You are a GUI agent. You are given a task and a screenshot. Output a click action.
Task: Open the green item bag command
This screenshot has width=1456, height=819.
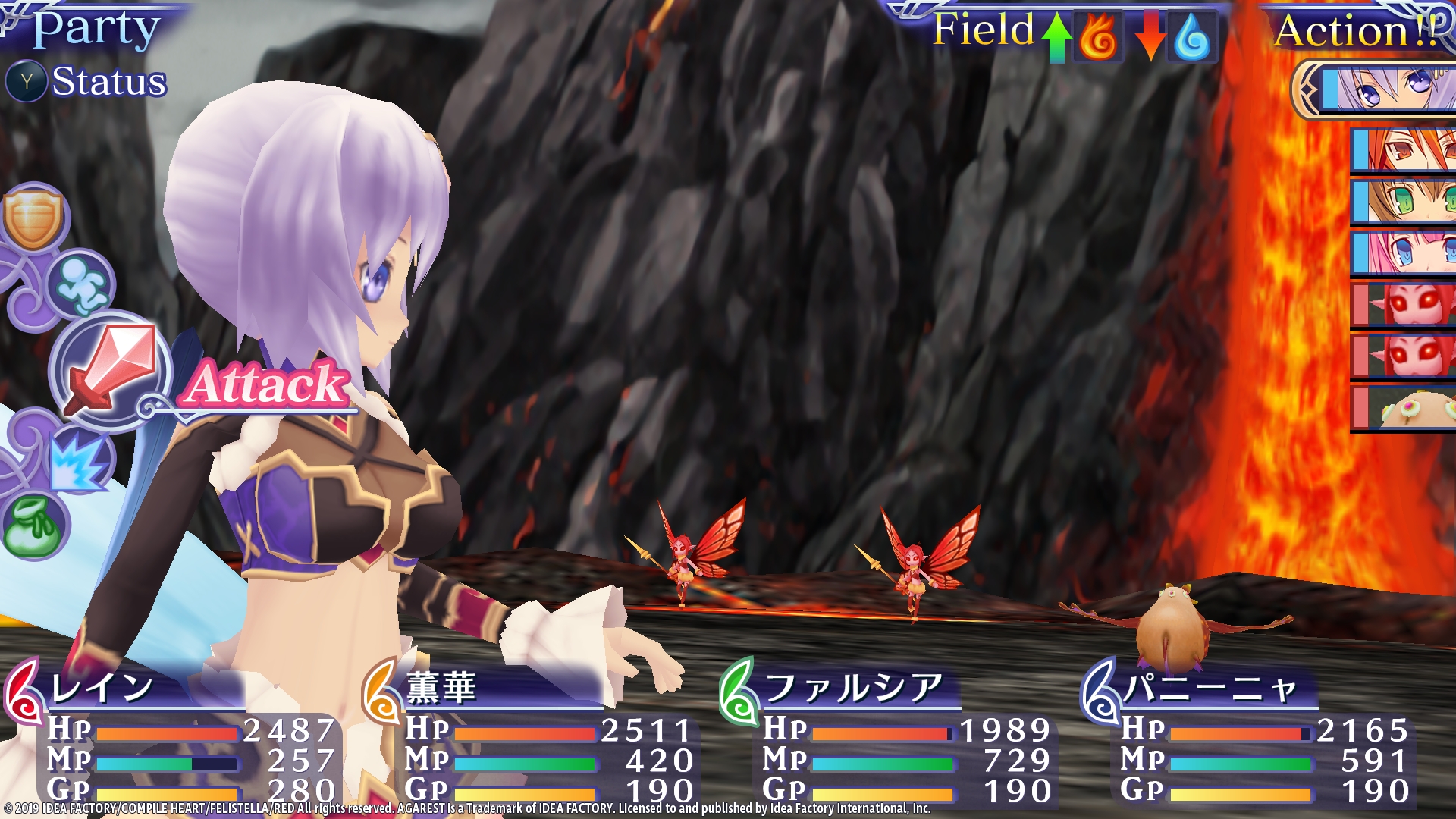coord(34,525)
